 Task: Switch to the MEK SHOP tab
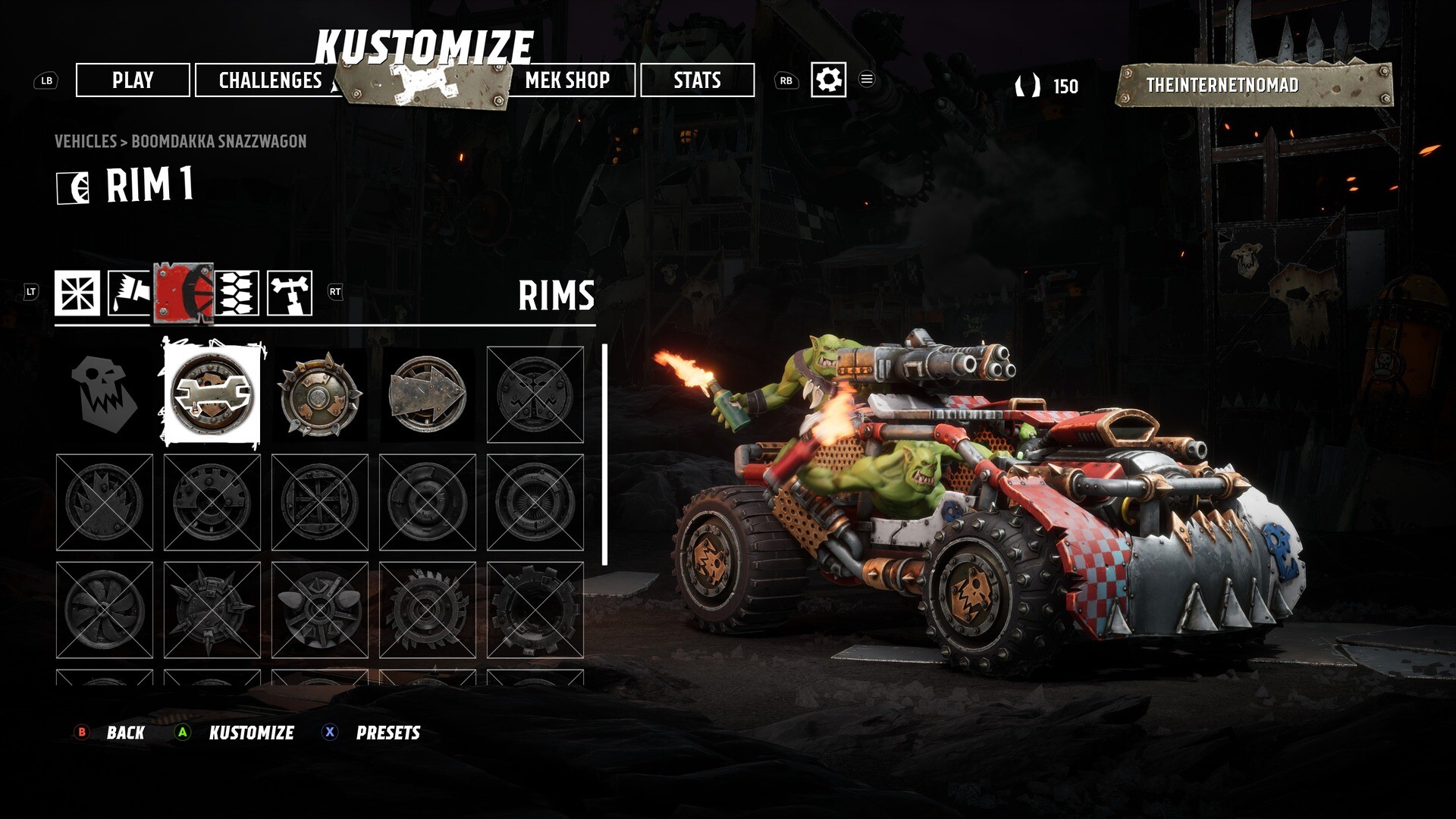569,81
